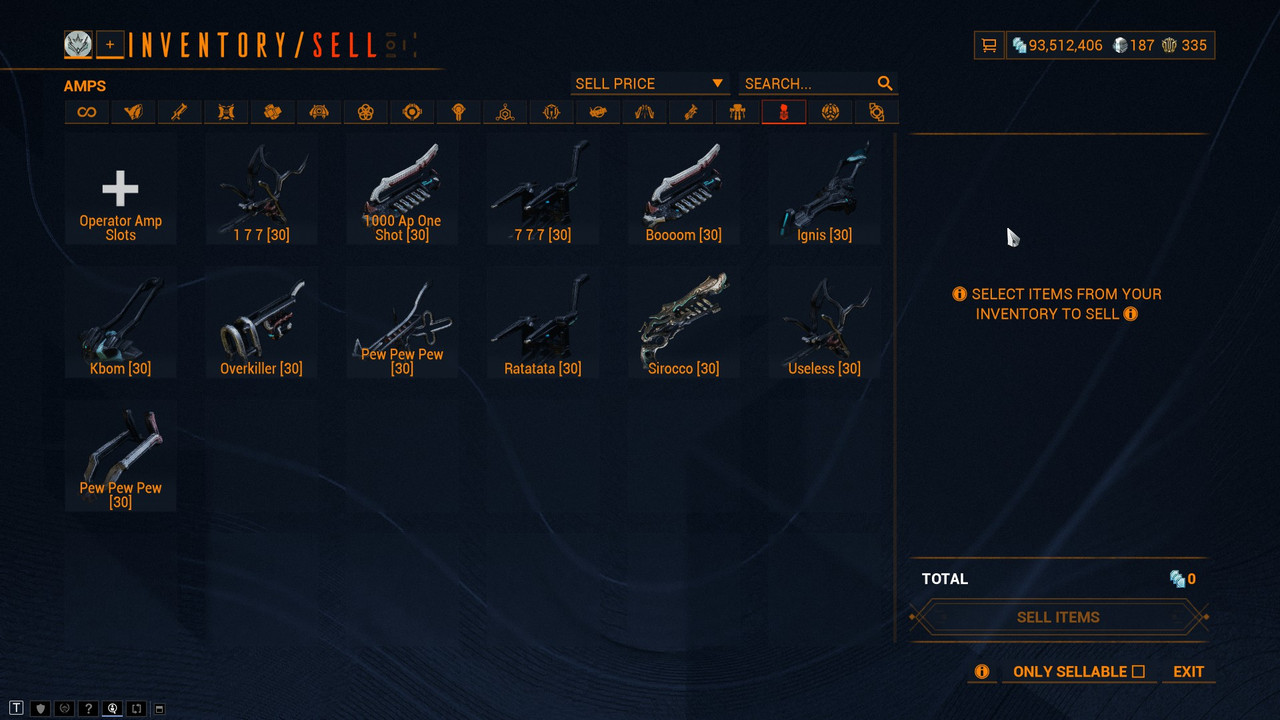Click the Search input field

(x=808, y=84)
